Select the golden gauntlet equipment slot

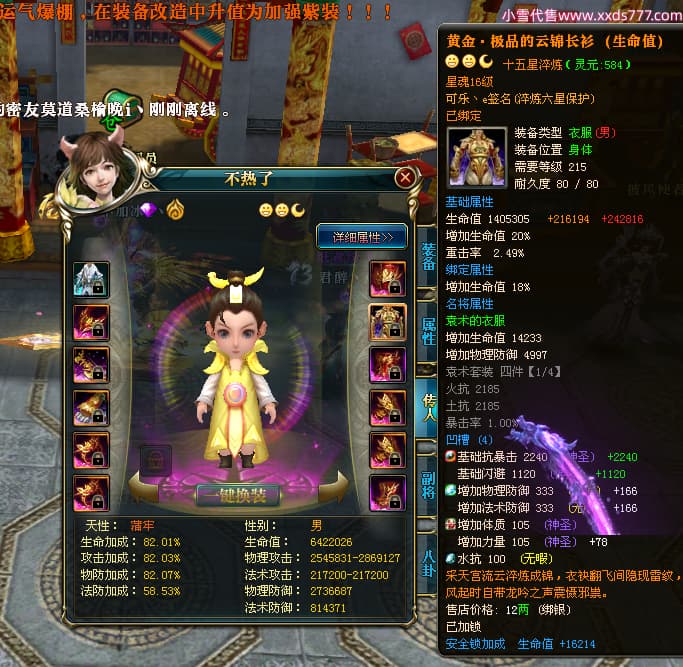[91, 407]
